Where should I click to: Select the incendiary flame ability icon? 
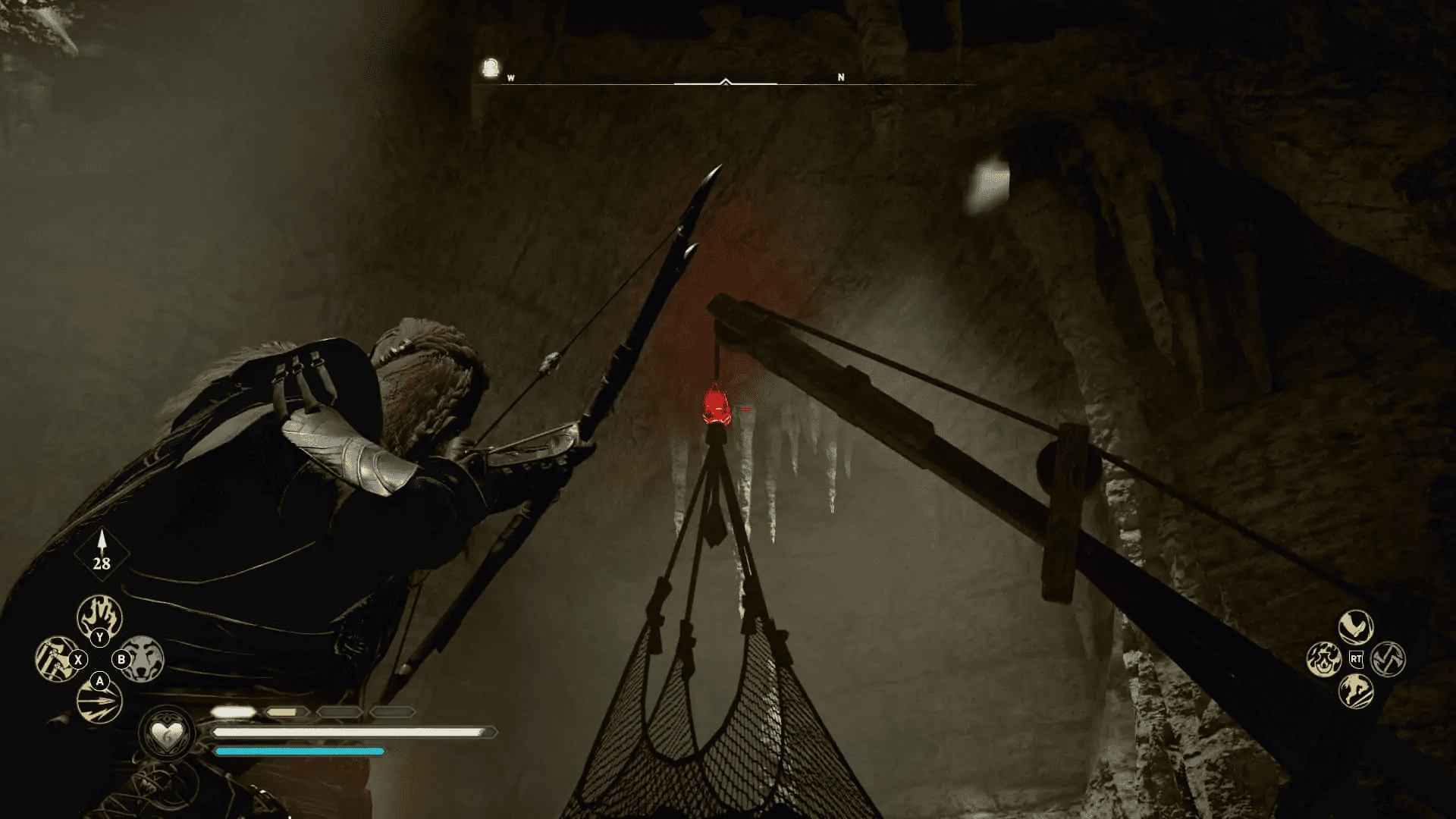pyautogui.click(x=1324, y=660)
